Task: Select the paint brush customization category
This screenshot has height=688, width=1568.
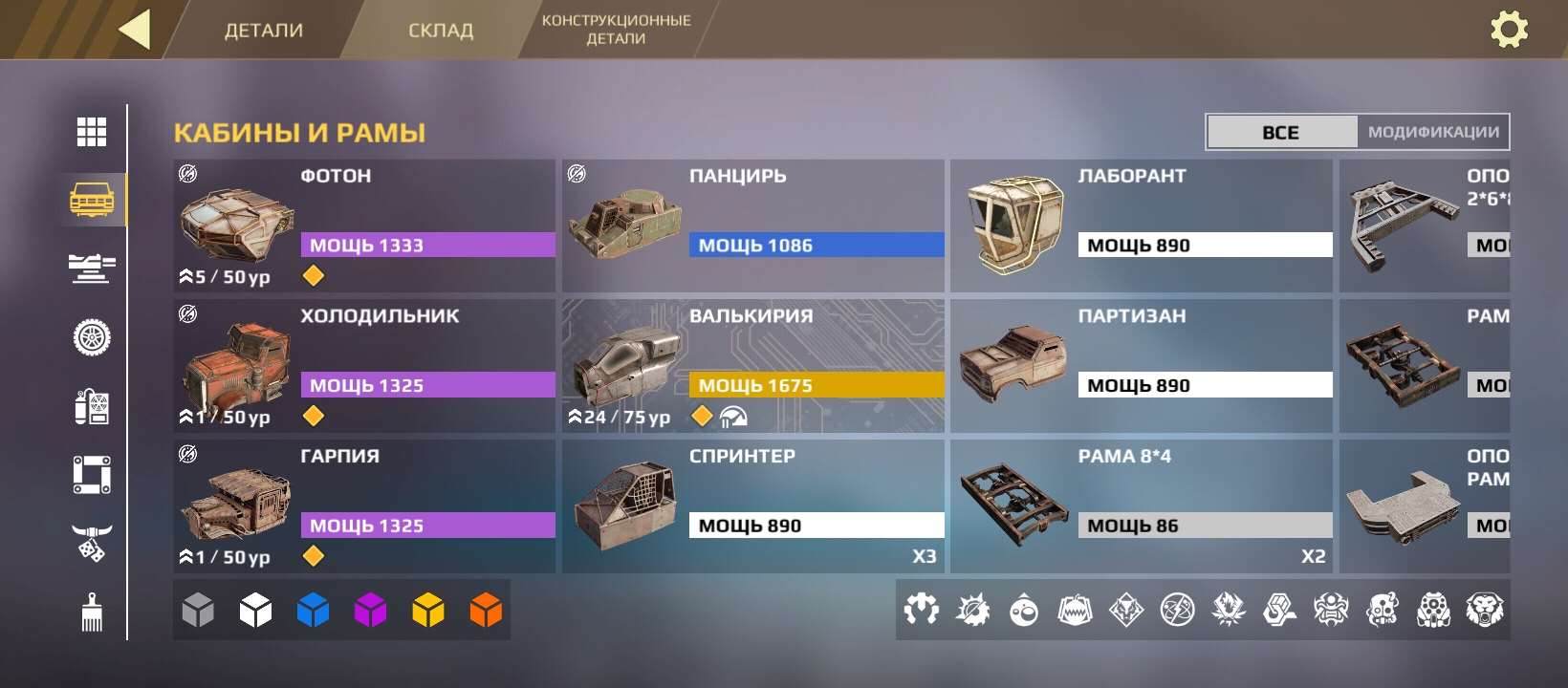Action: (x=91, y=612)
